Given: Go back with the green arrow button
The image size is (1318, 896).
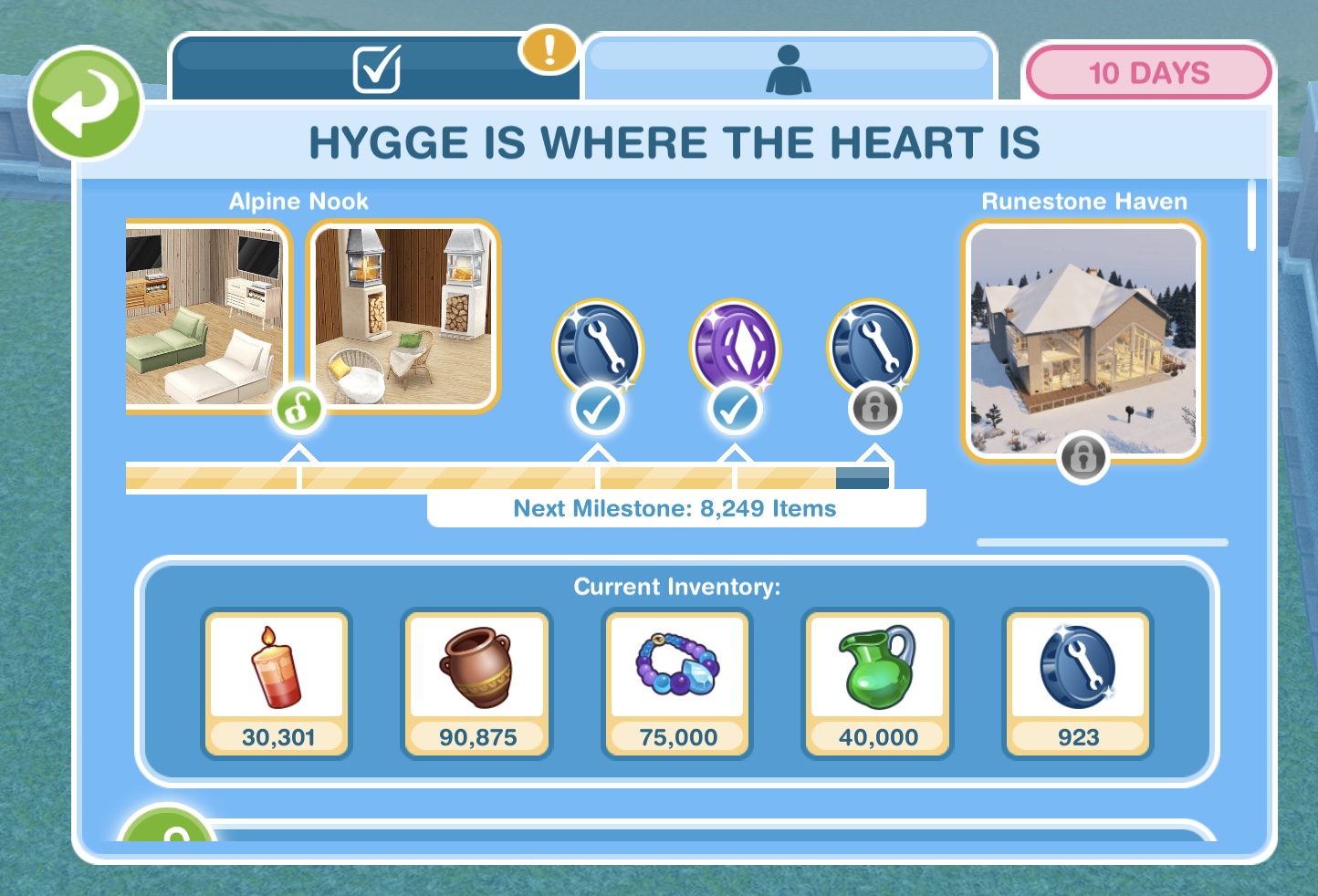Looking at the screenshot, I should coord(85,103).
